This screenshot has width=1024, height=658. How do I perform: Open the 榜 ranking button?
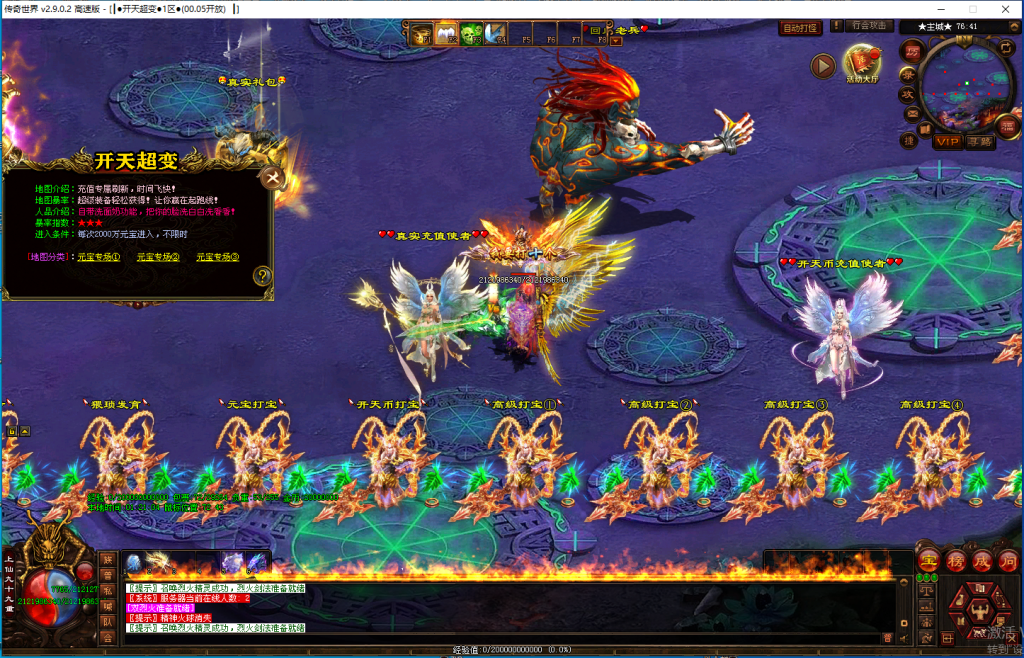point(955,560)
